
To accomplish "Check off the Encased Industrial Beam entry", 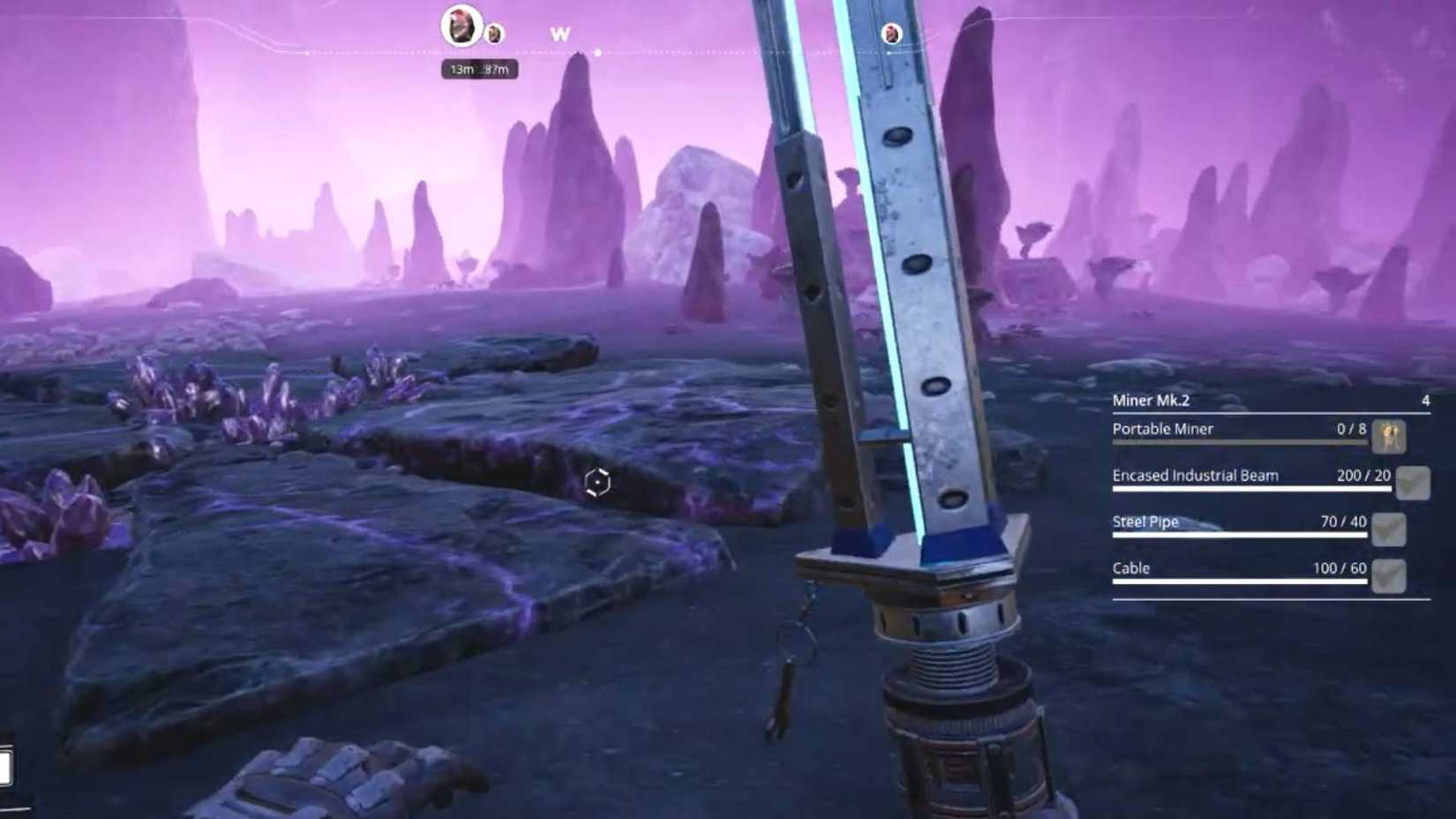I will (1414, 483).
